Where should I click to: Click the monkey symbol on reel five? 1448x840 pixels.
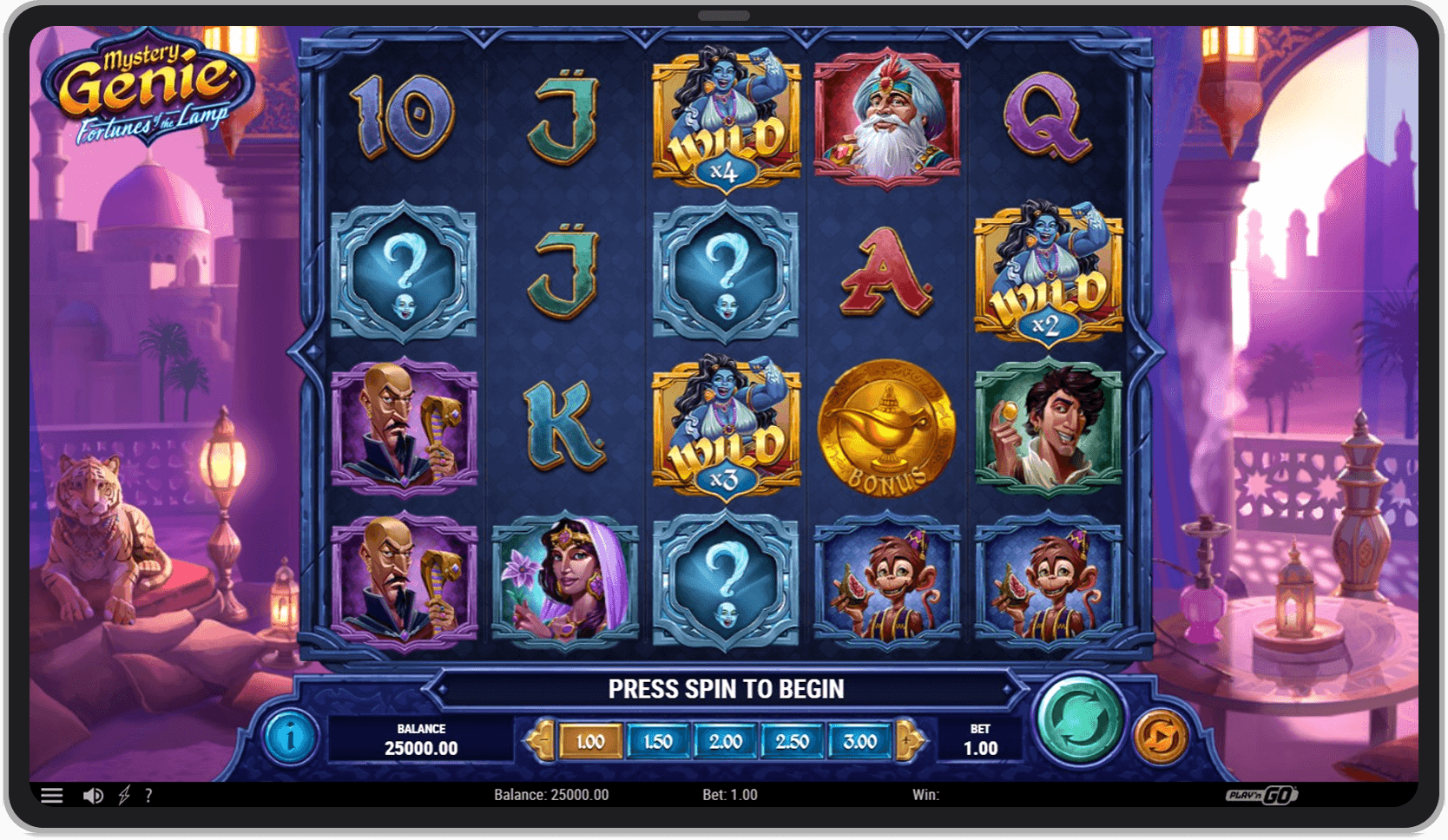point(1049,580)
